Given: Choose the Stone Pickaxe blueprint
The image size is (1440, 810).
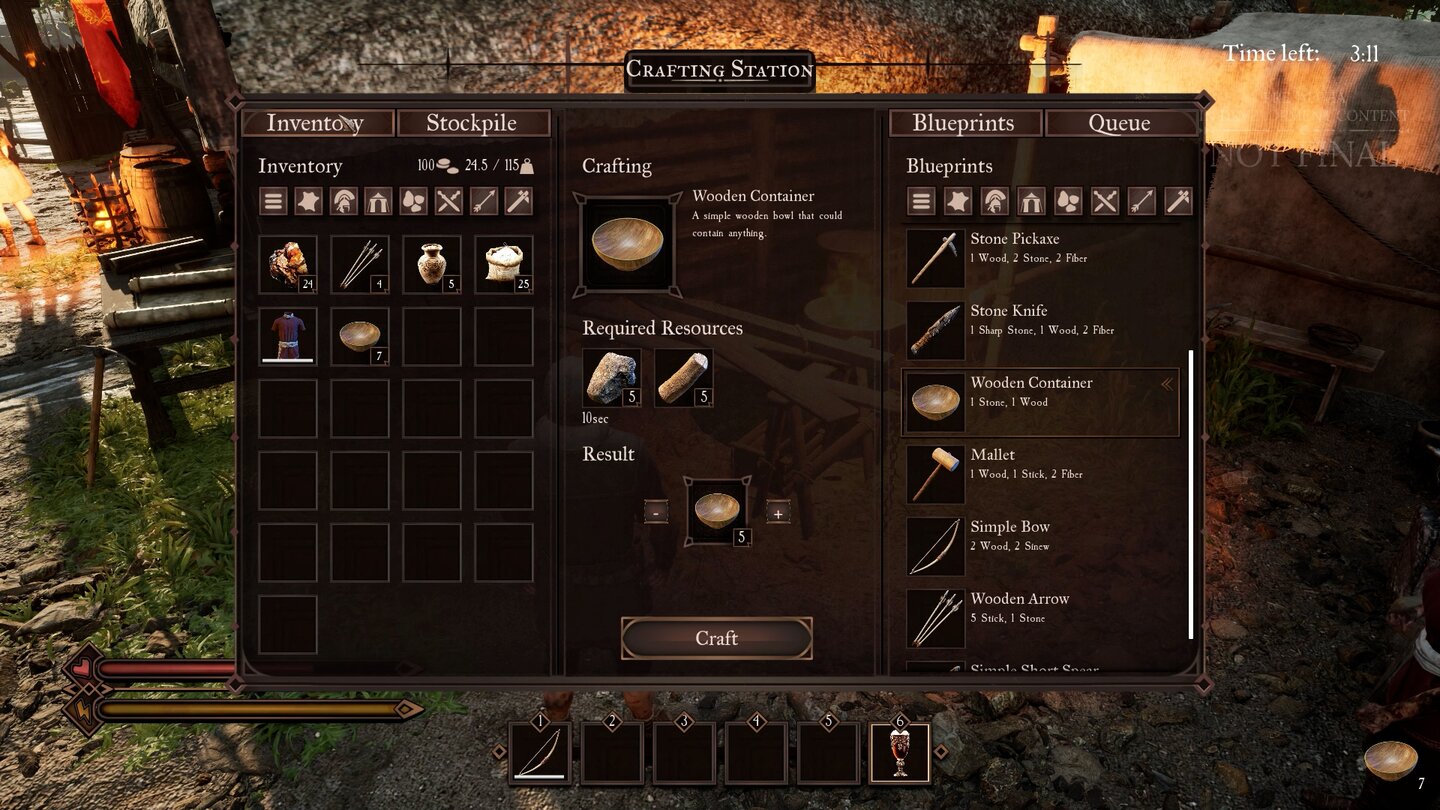Looking at the screenshot, I should tap(1040, 258).
